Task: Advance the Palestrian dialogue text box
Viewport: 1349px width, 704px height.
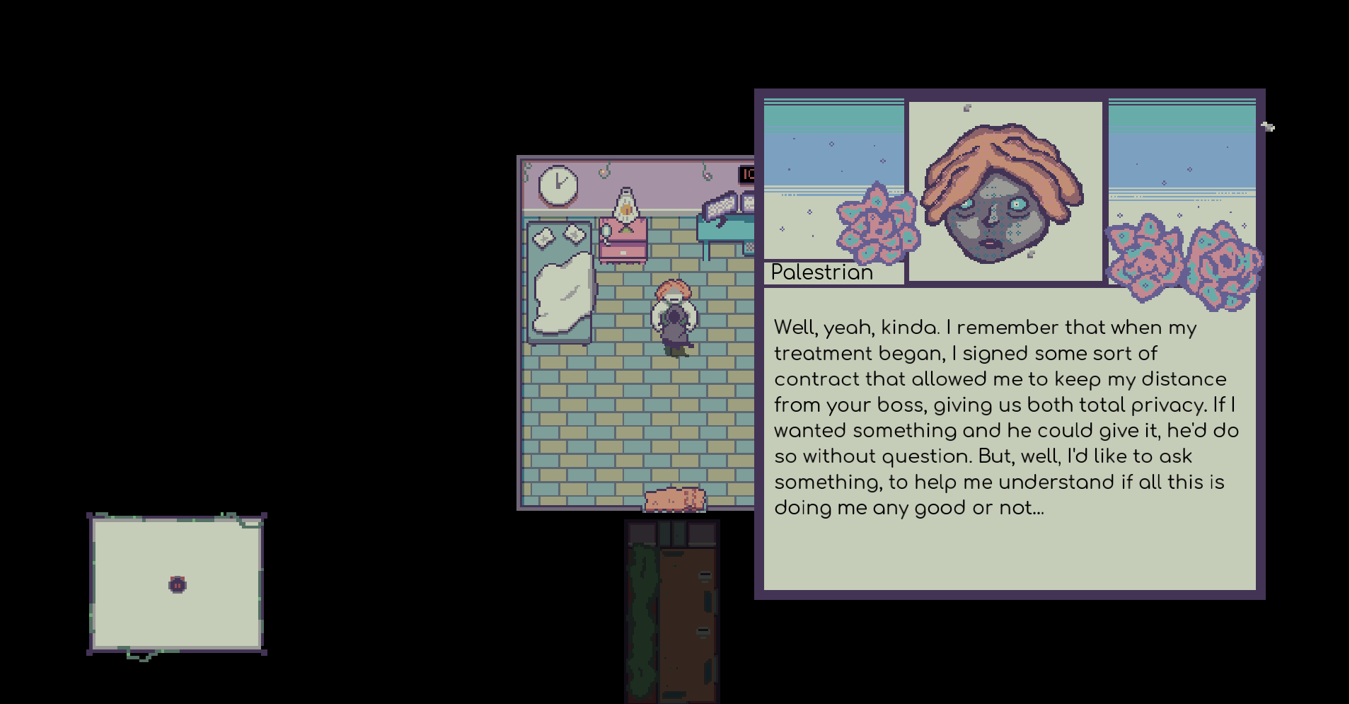Action: pyautogui.click(x=1008, y=440)
